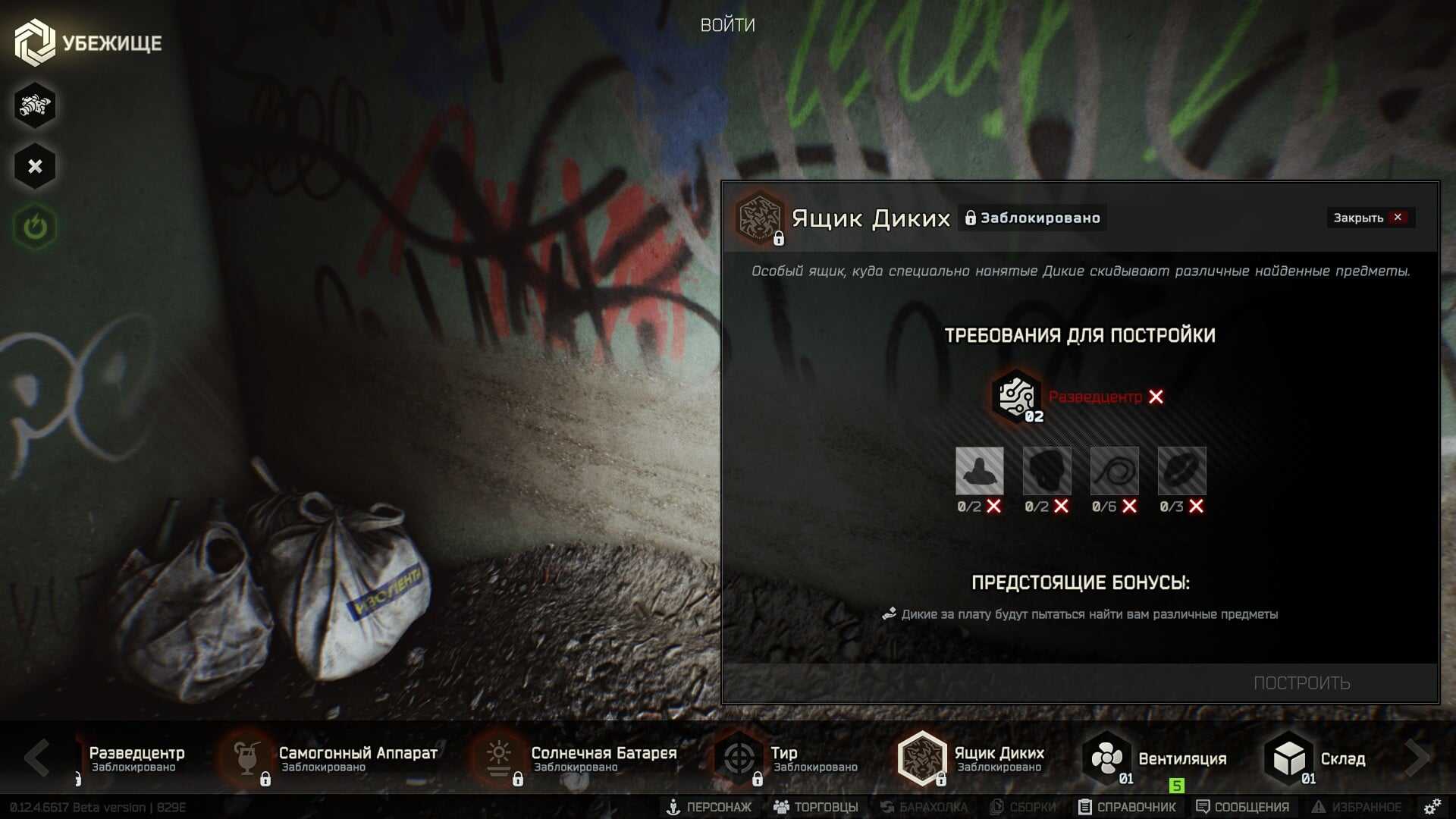Image resolution: width=1456 pixels, height=819 pixels.
Task: Open the СООБЩЕНИЯ messages
Action: [1243, 807]
